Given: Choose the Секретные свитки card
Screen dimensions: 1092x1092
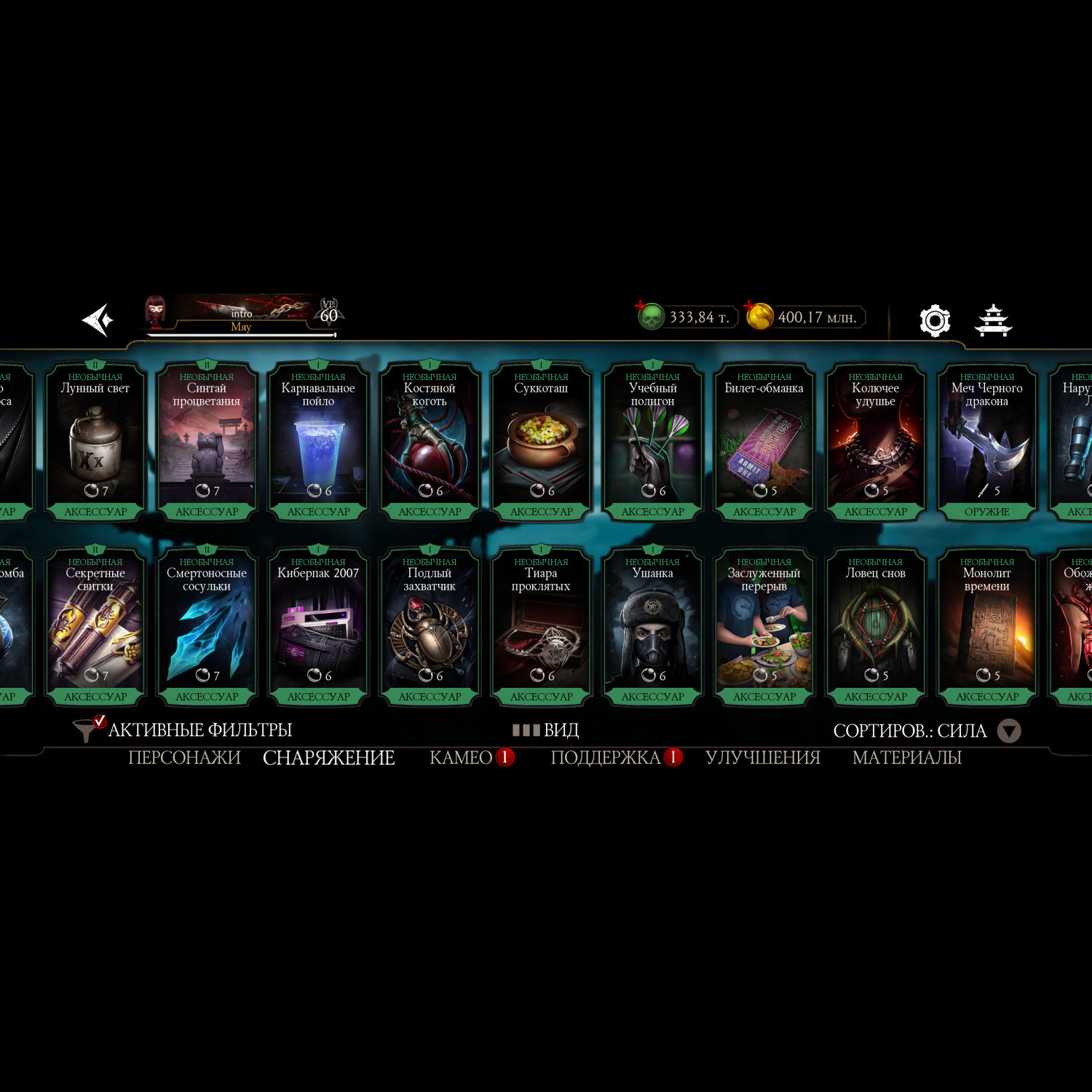Looking at the screenshot, I should pos(95,627).
